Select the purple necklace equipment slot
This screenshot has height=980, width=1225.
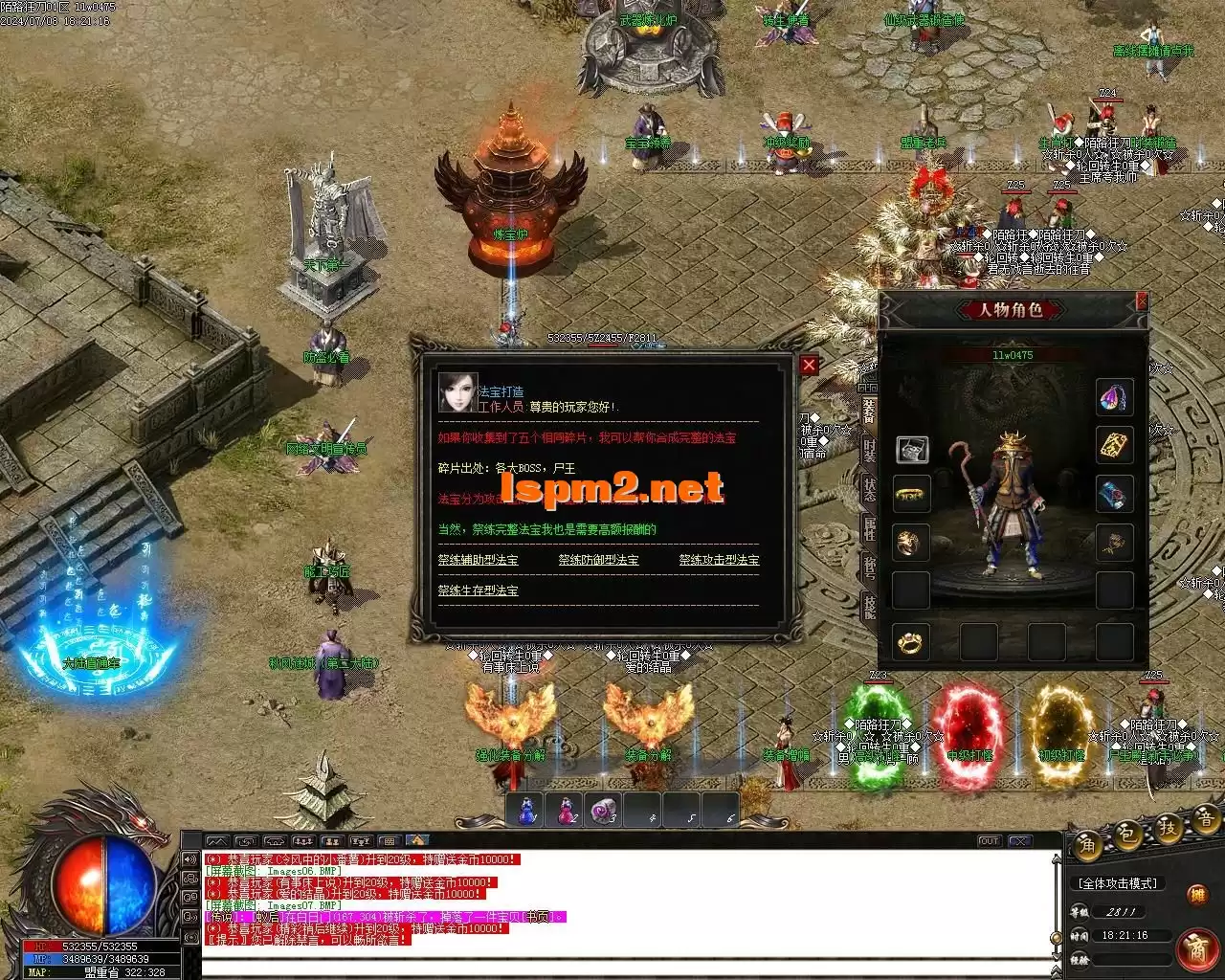click(1114, 397)
